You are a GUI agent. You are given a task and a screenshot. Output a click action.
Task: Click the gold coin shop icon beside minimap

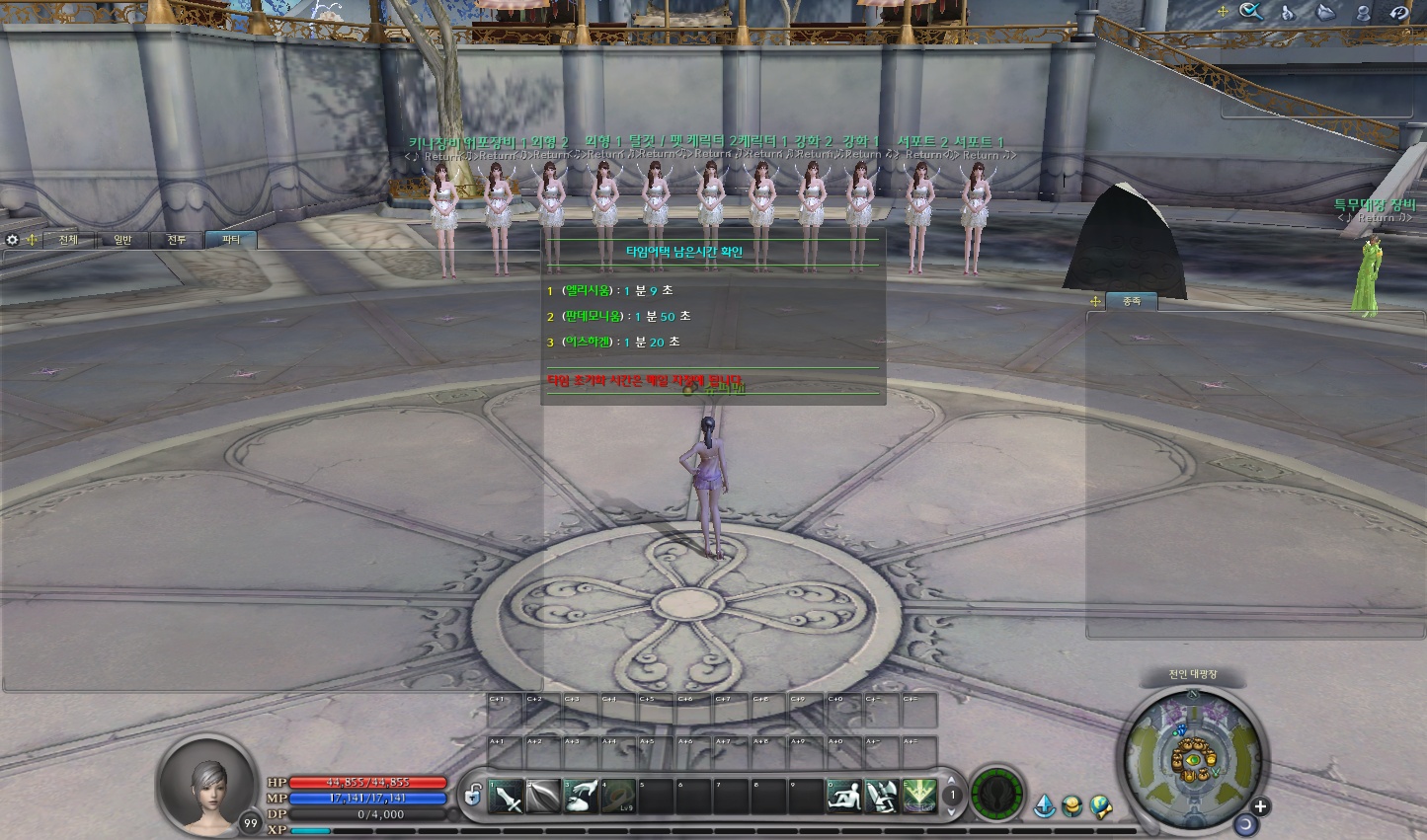point(1072,805)
